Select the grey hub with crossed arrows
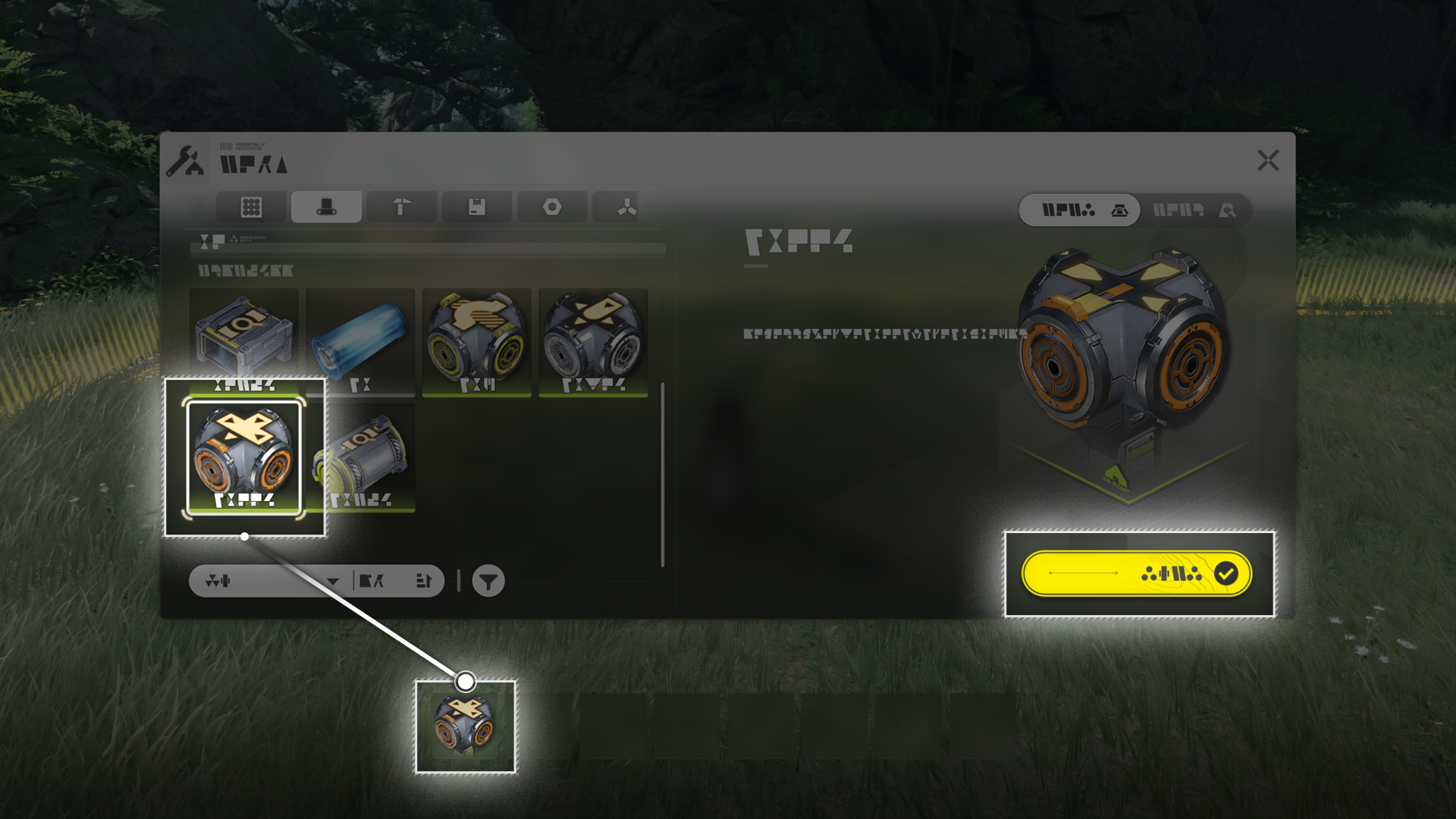The image size is (1456, 819). click(x=593, y=341)
